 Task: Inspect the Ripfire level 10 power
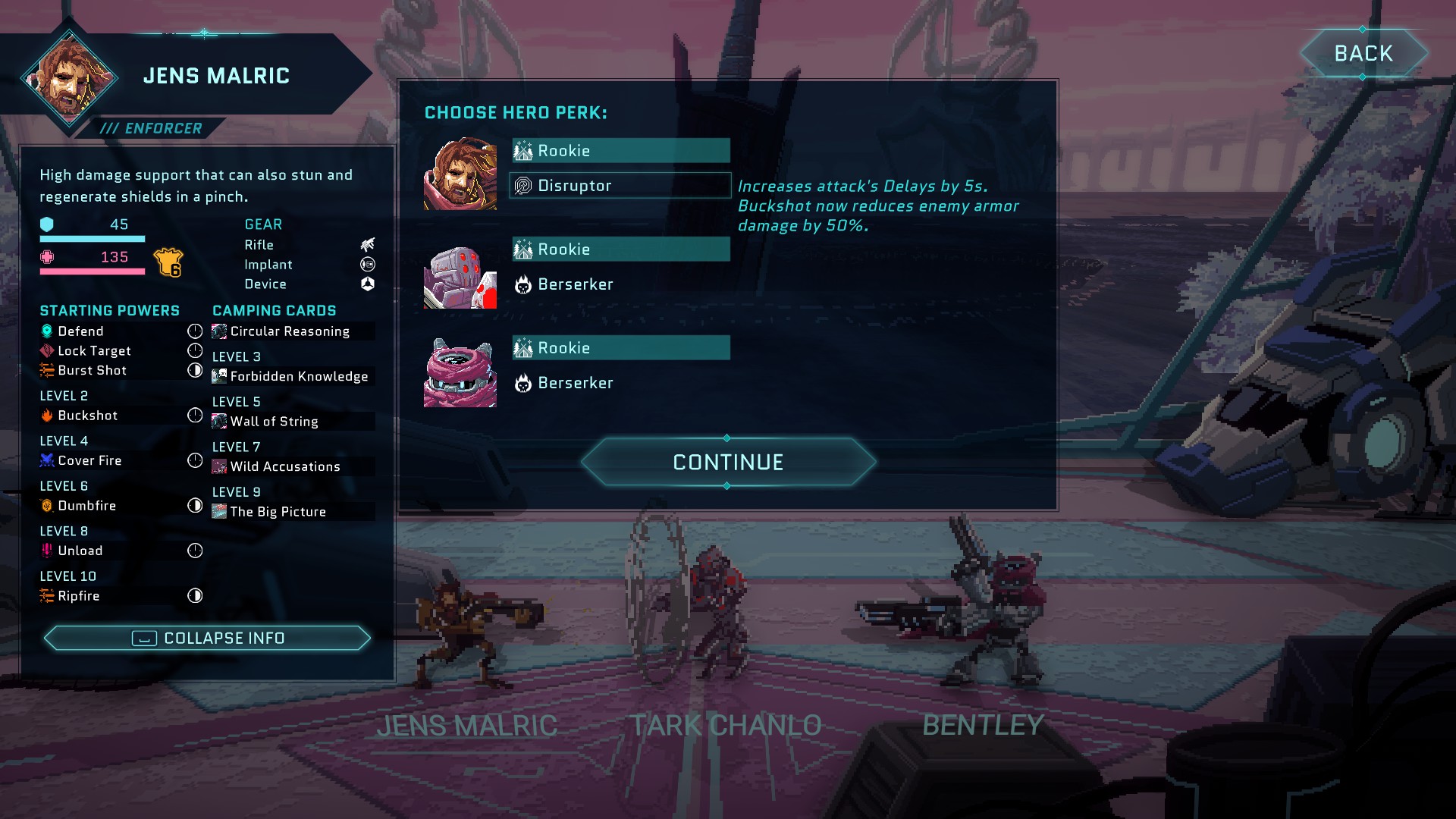[x=79, y=596]
